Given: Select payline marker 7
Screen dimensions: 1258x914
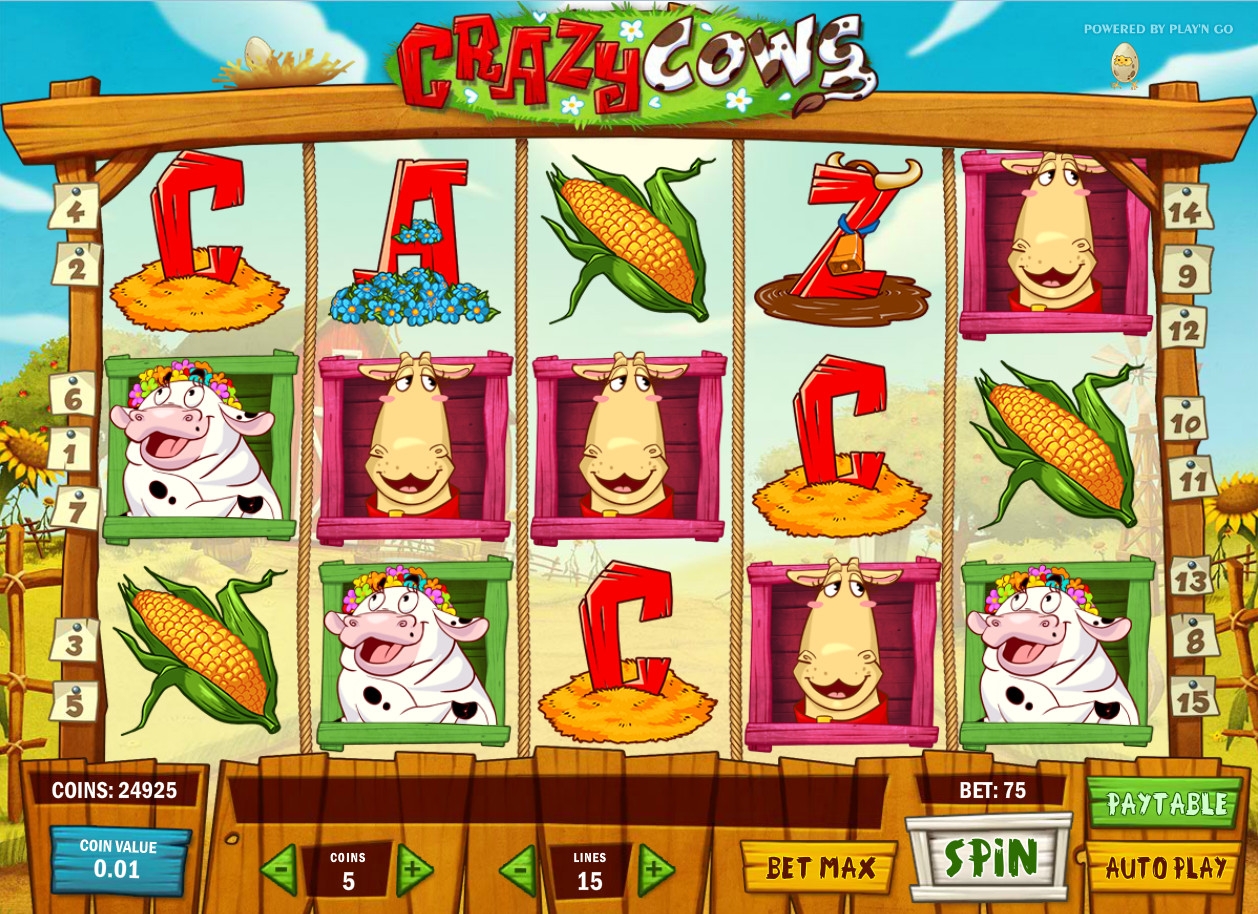Looking at the screenshot, I should (x=75, y=509).
